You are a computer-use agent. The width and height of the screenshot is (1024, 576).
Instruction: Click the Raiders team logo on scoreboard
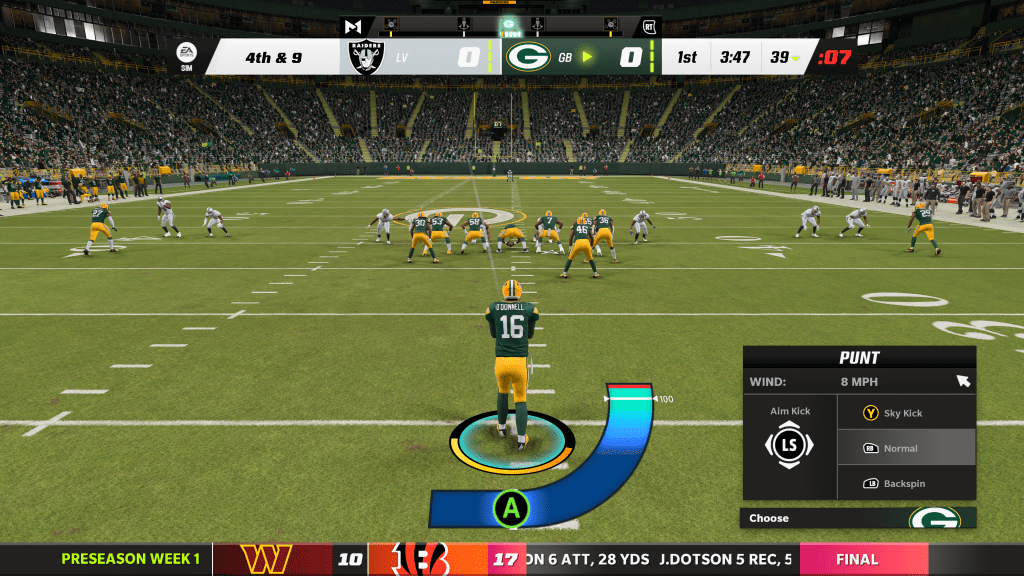click(x=367, y=57)
